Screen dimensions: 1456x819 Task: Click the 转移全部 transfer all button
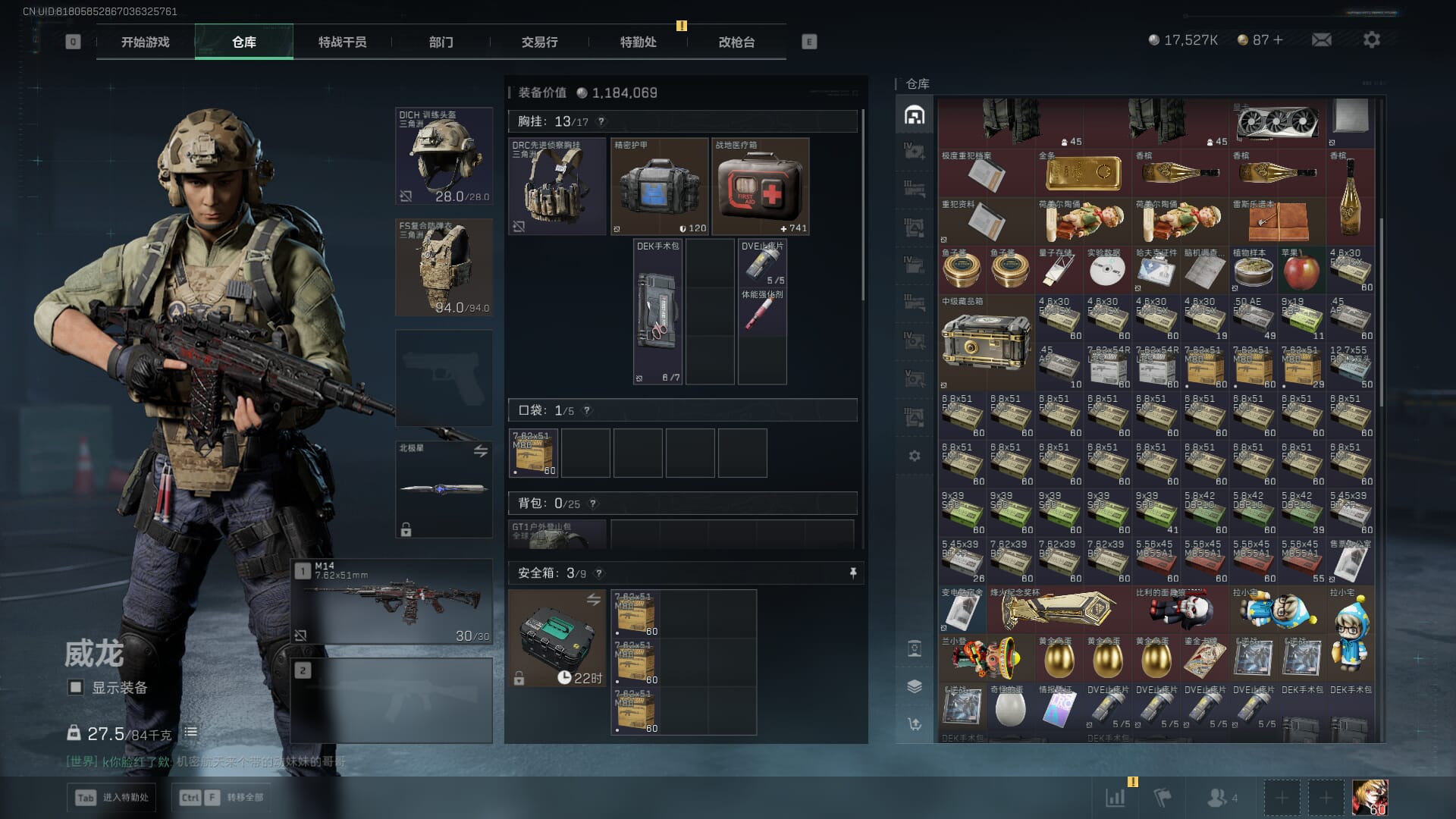235,797
